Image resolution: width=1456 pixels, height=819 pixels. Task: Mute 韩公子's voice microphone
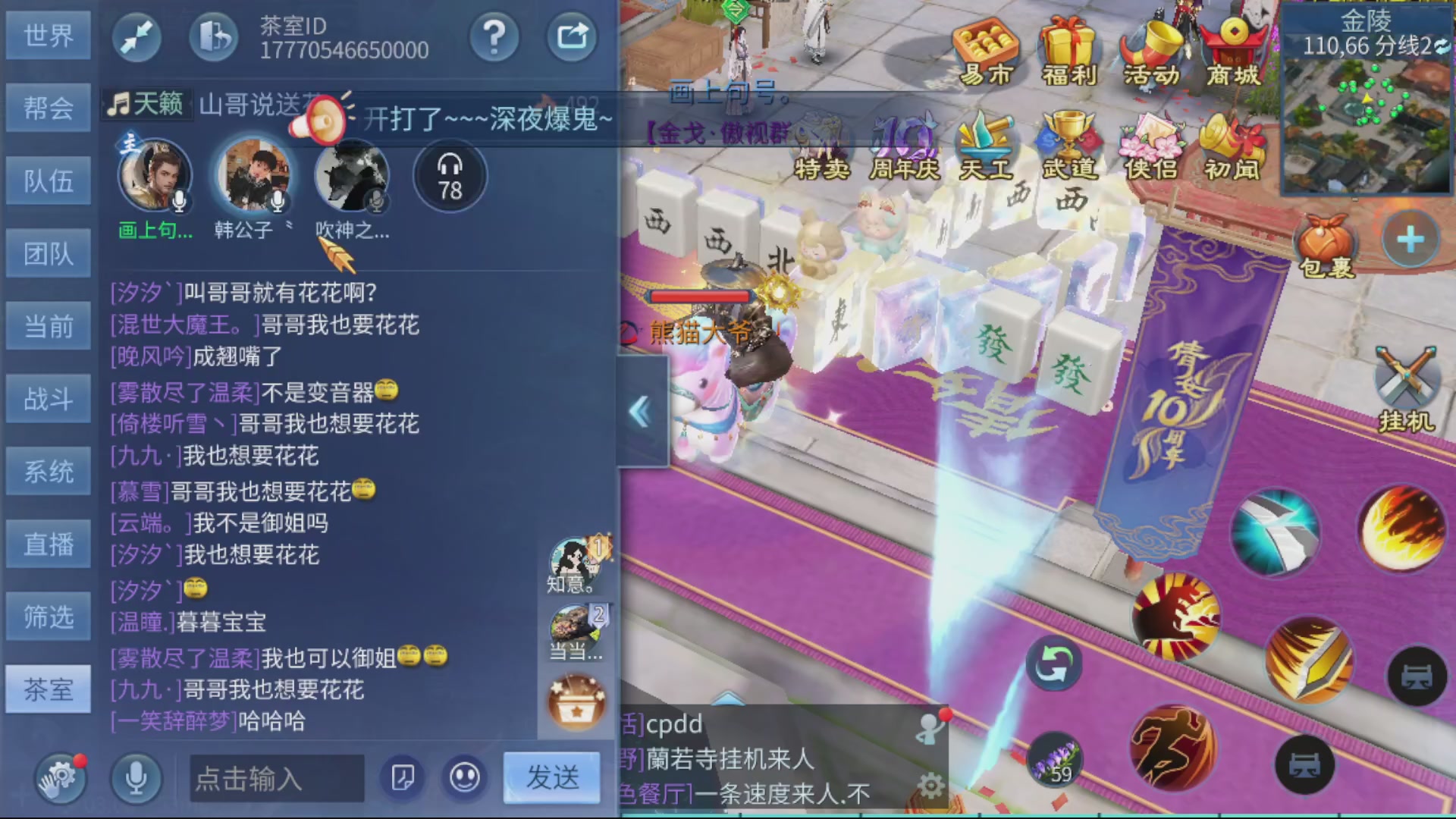point(276,201)
